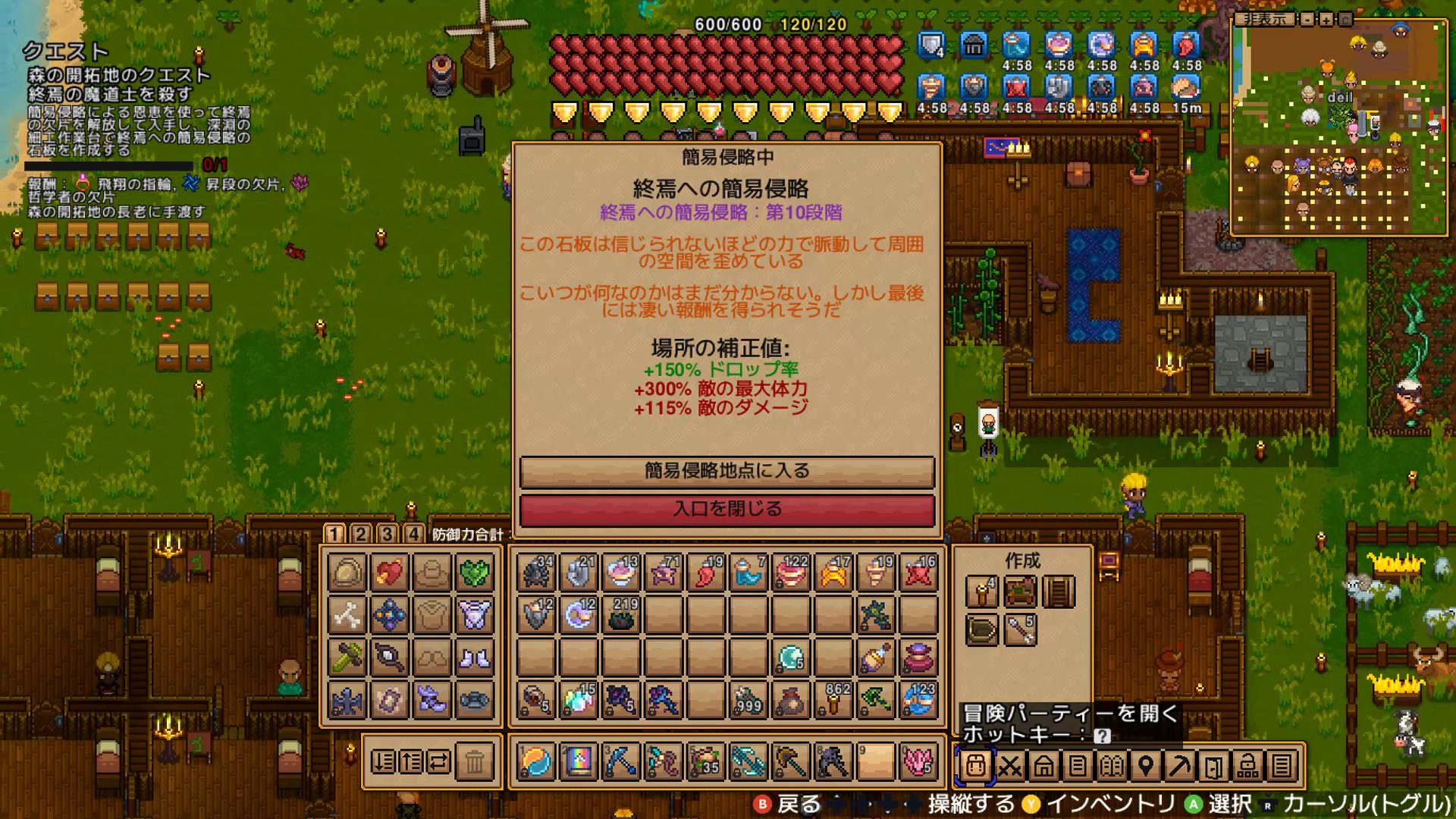Select the red heart trinket equipment slot
The height and width of the screenshot is (819, 1456).
coord(389,573)
